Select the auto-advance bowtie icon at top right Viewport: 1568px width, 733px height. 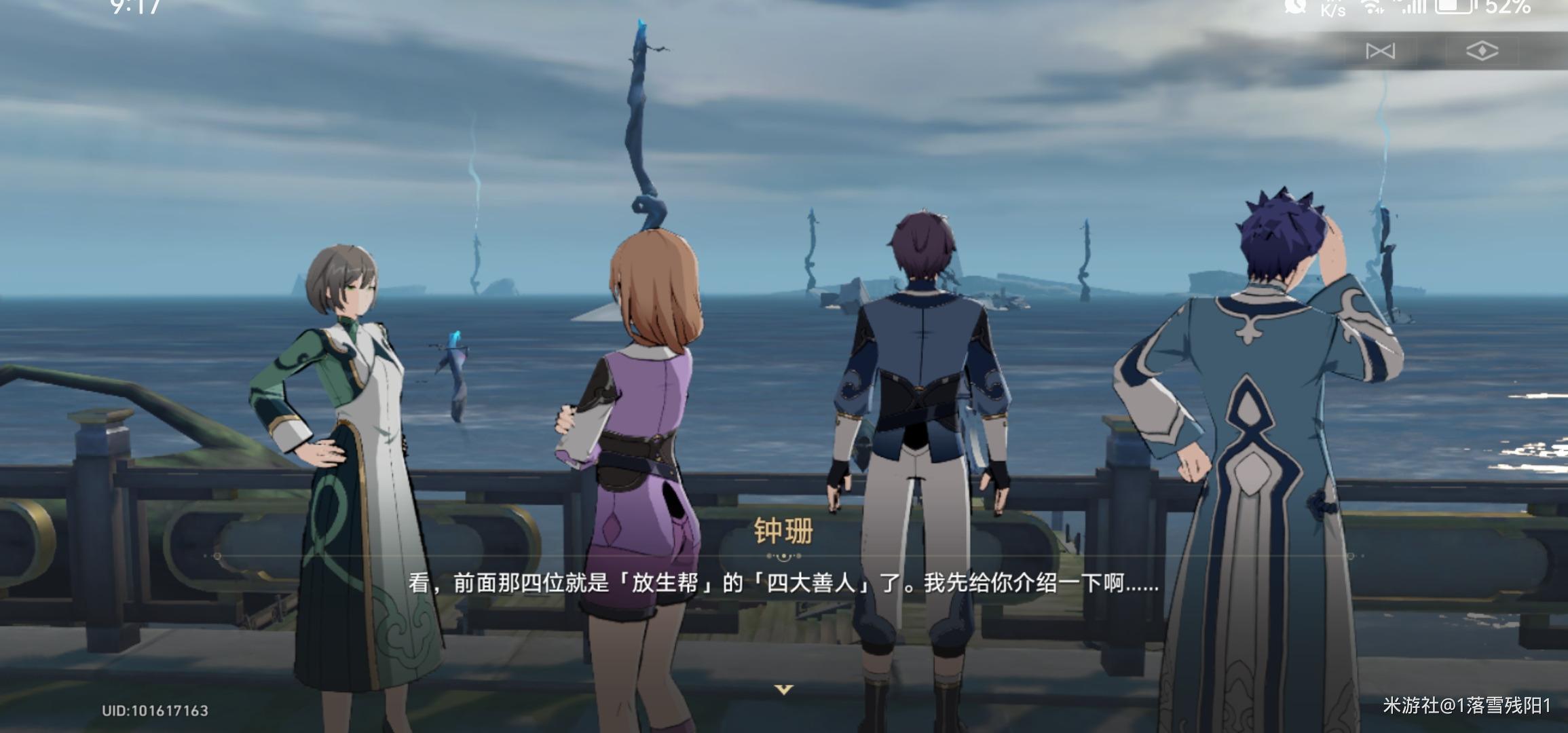pos(1381,51)
